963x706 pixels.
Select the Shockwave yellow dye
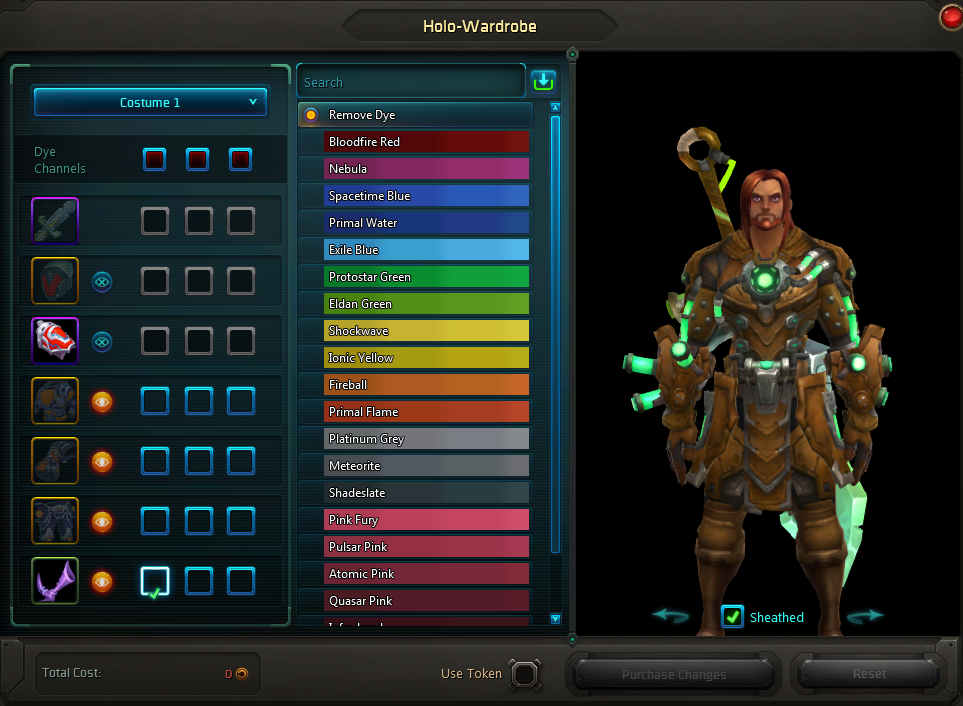pyautogui.click(x=426, y=331)
